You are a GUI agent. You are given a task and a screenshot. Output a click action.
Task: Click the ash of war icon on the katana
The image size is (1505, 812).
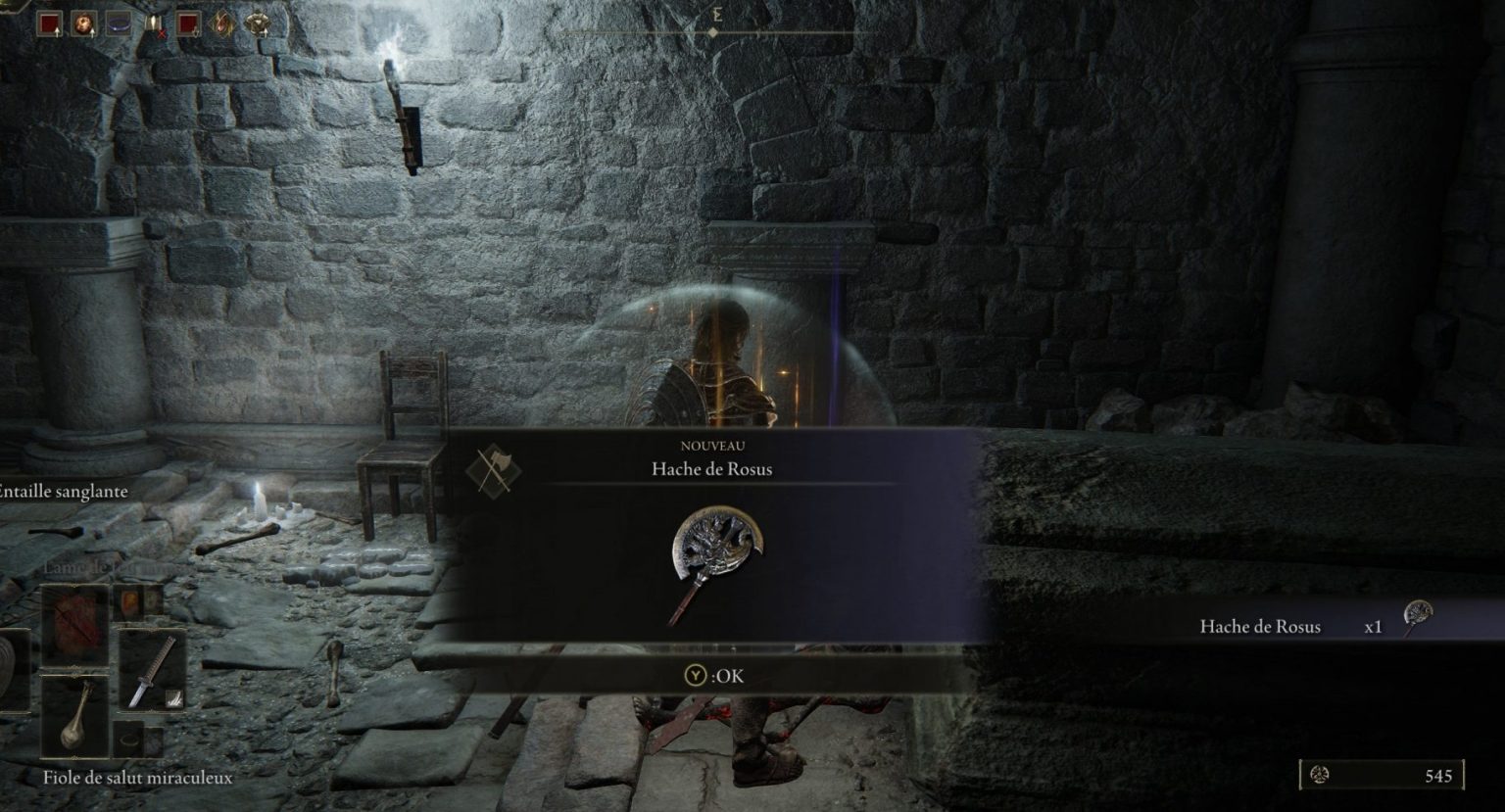(174, 699)
